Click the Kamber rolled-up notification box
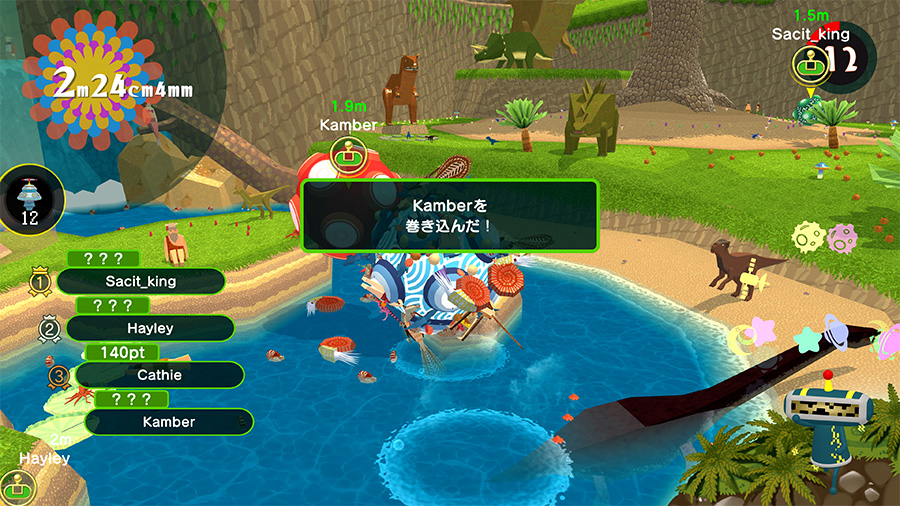Image resolution: width=900 pixels, height=506 pixels. (x=450, y=215)
